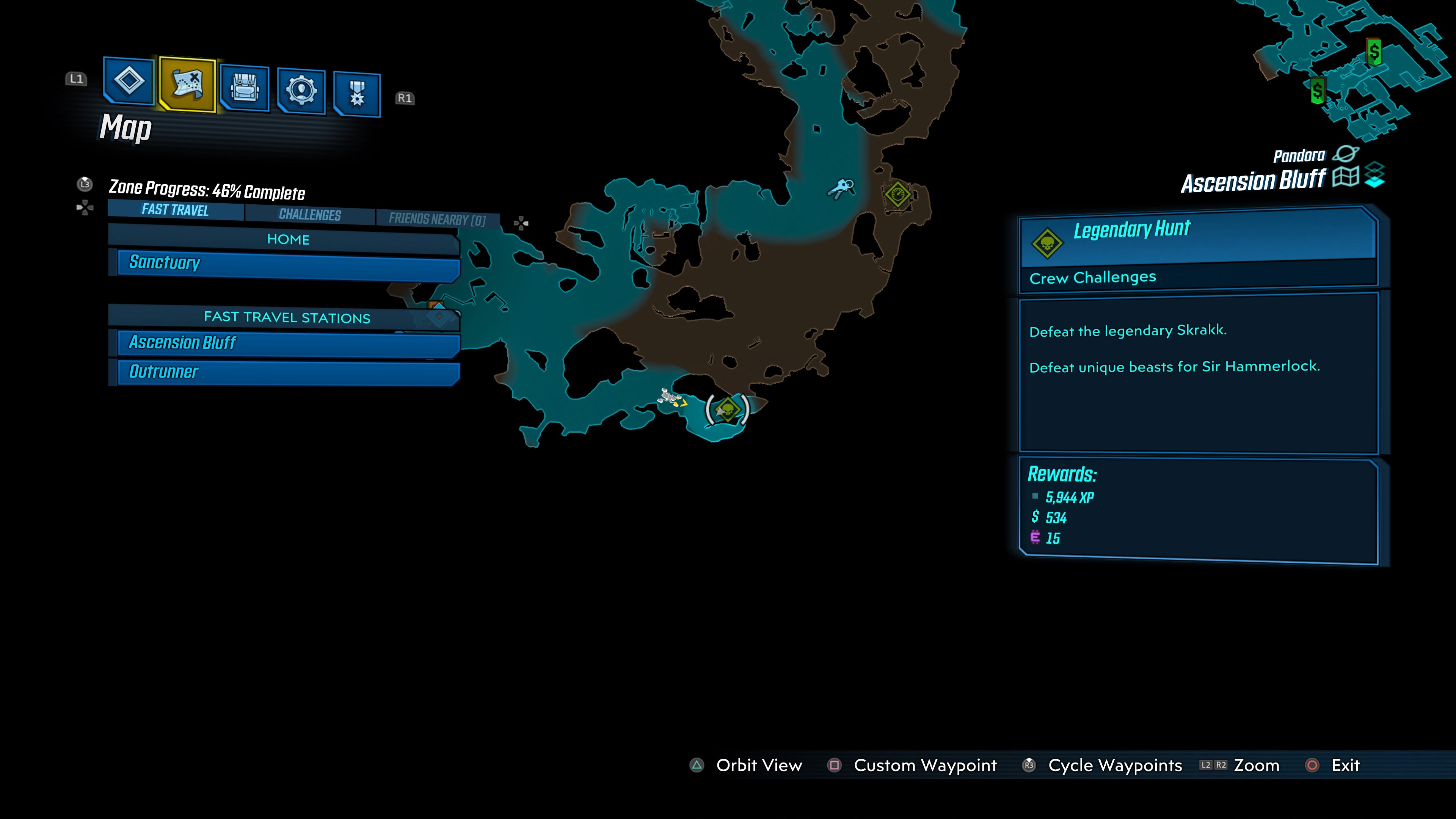Switch to the Skills gear tab
1456x819 pixels.
[x=301, y=91]
